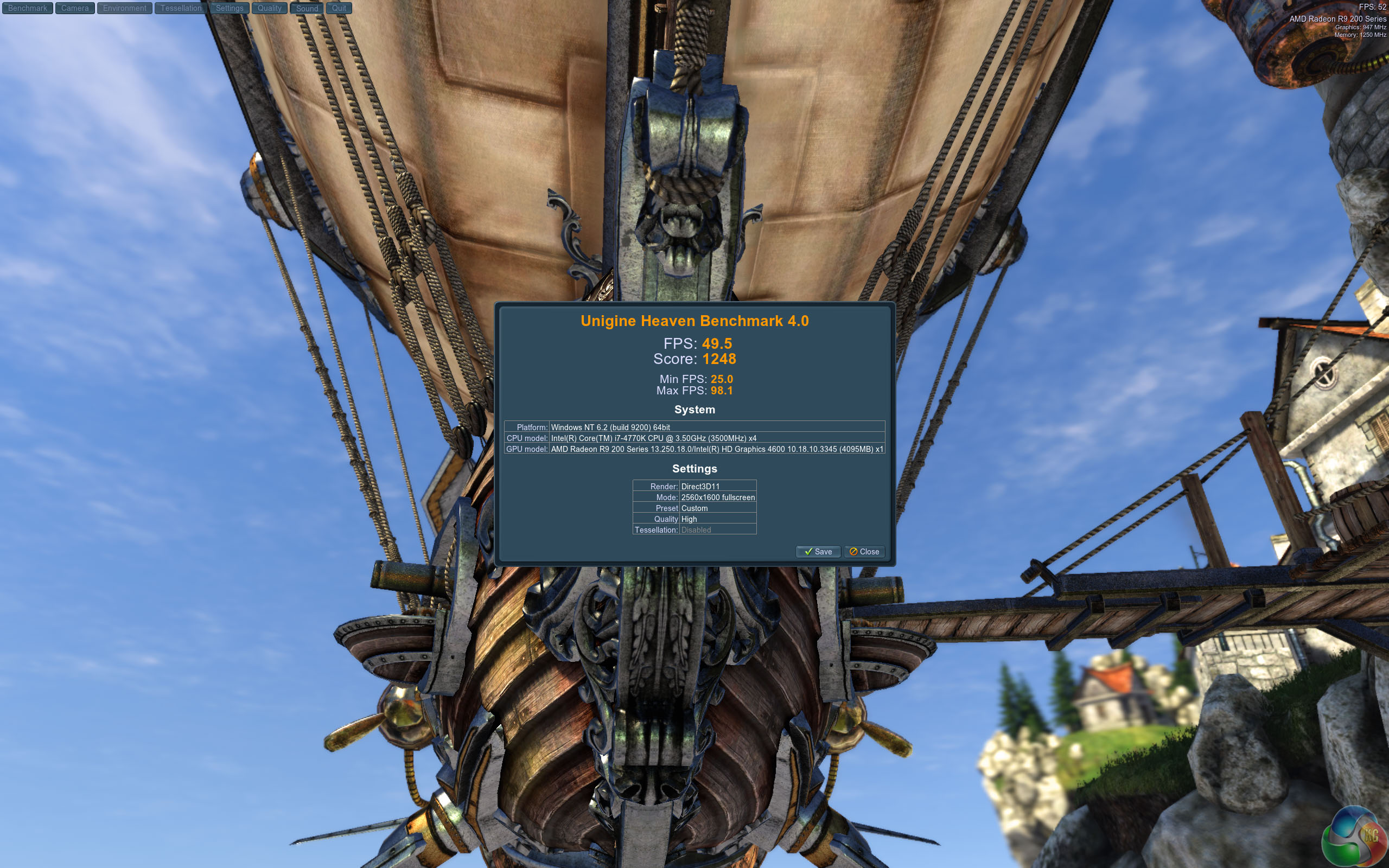
Task: Toggle the Sound button
Action: pos(307,8)
